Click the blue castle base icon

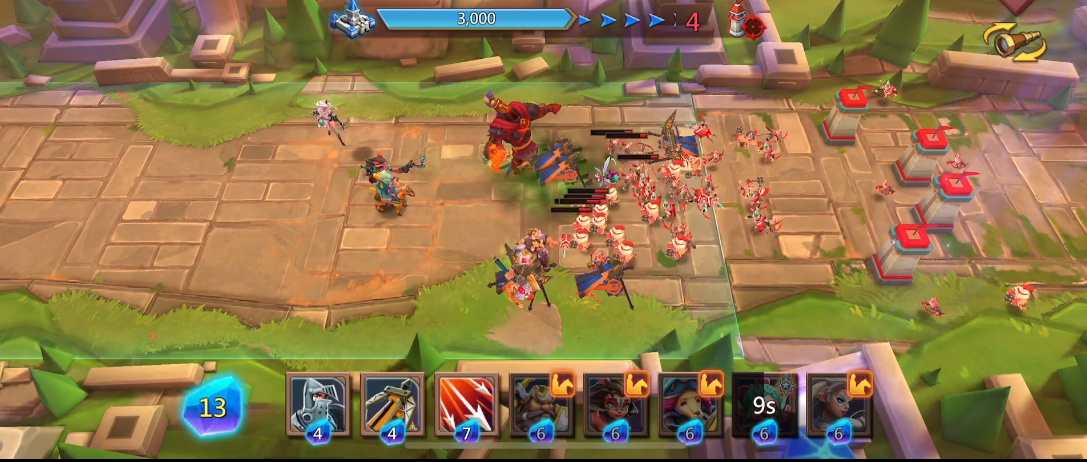(351, 20)
